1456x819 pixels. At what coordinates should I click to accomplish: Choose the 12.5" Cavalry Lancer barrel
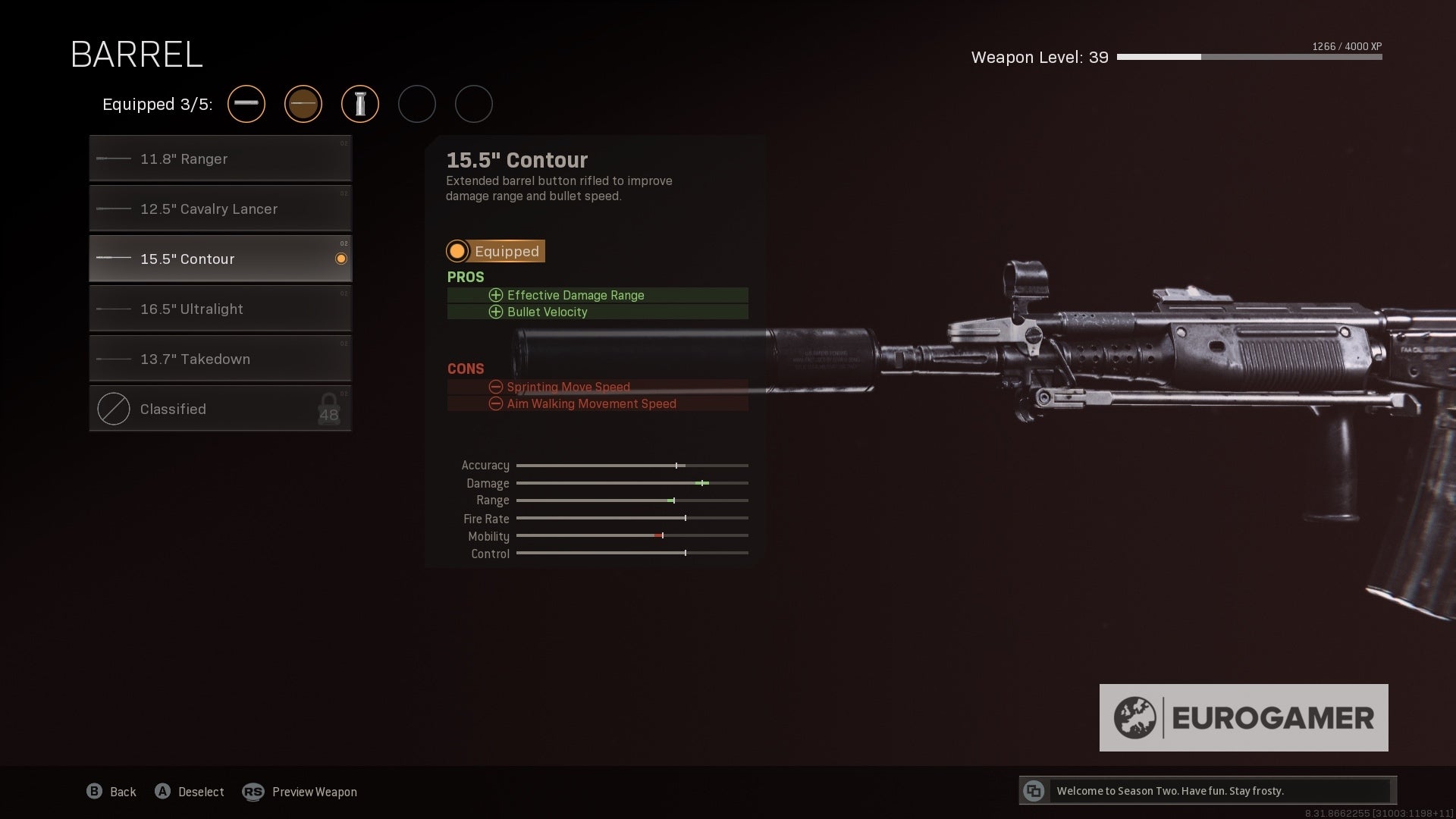pyautogui.click(x=220, y=209)
